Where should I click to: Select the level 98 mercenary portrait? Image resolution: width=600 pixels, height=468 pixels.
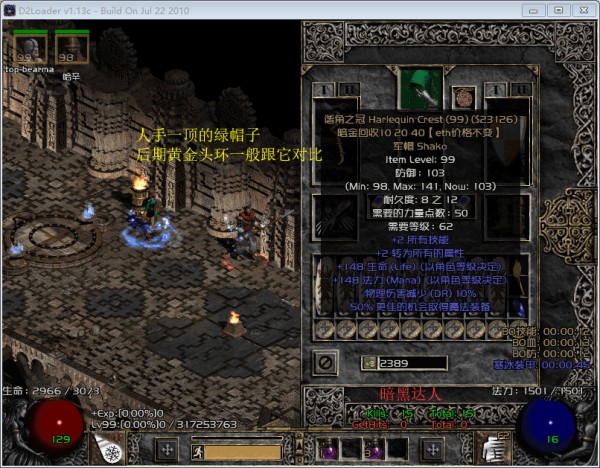(69, 47)
